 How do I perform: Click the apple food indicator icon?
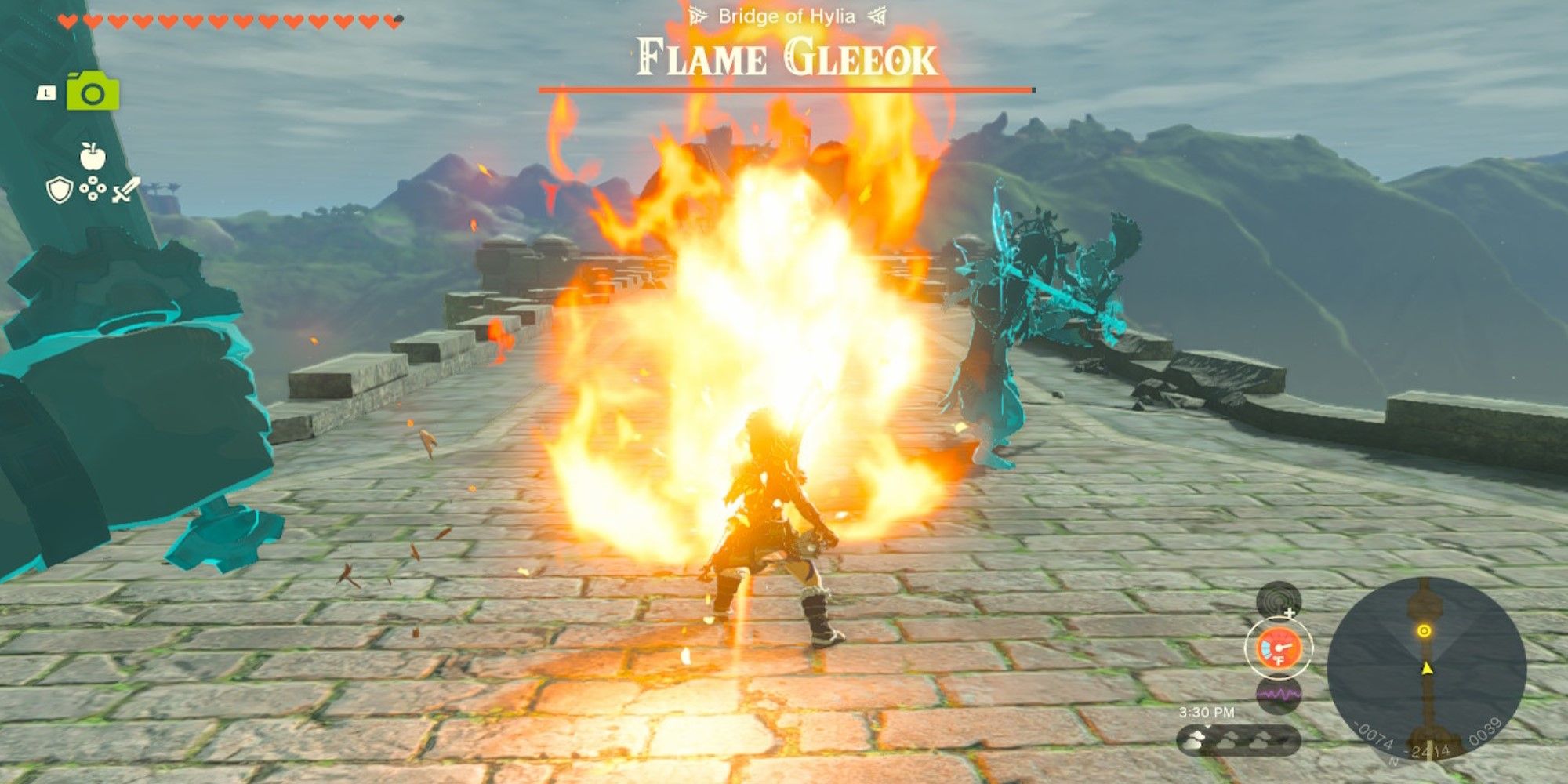click(93, 155)
